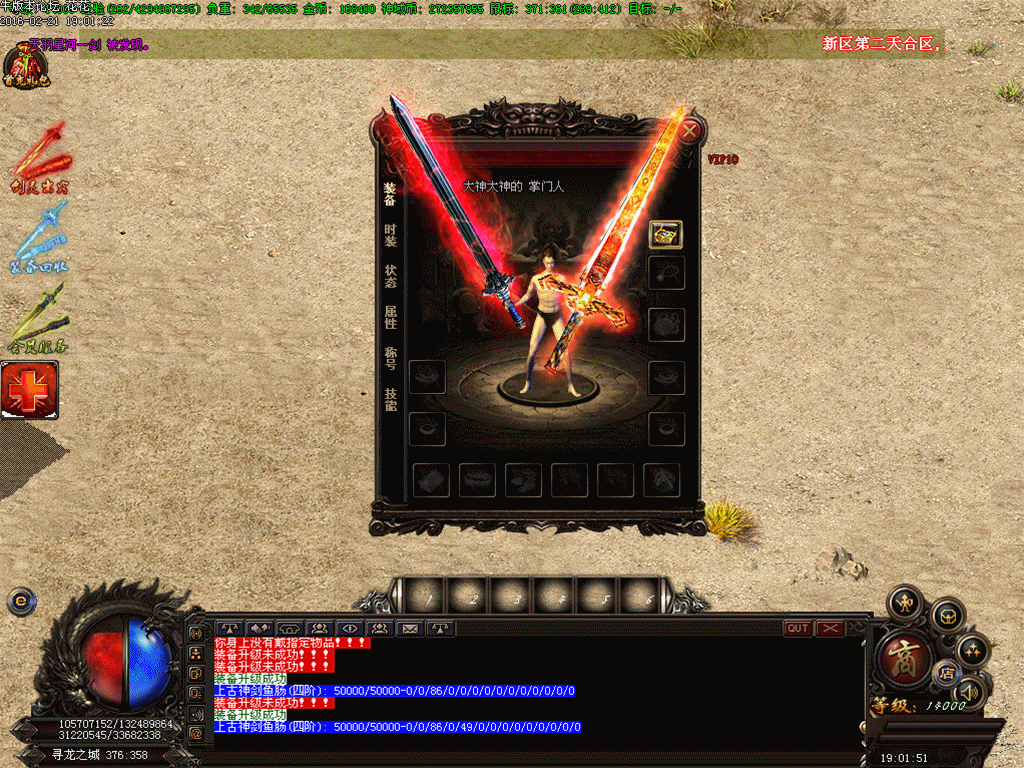Open the green sword 合区服务 service
The height and width of the screenshot is (768, 1024).
[38, 320]
